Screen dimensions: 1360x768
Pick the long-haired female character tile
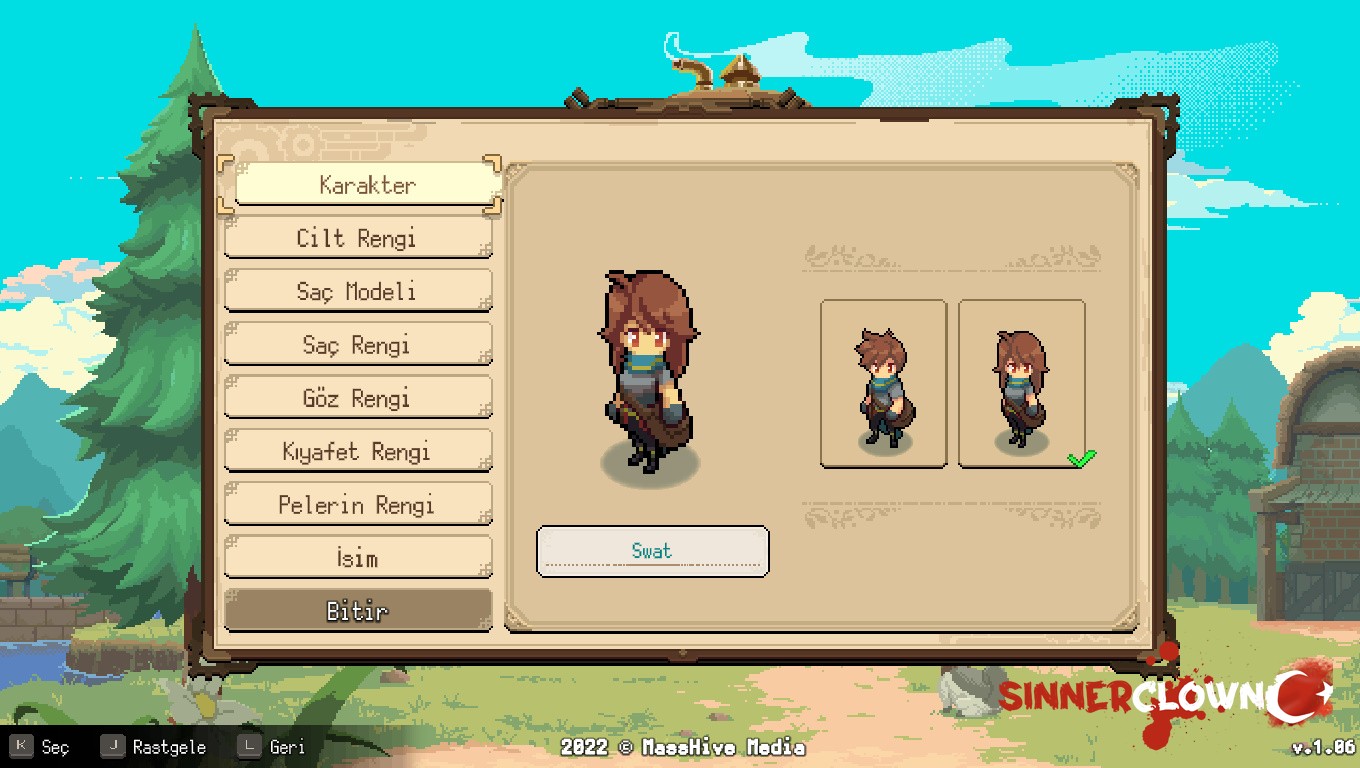[x=1021, y=384]
